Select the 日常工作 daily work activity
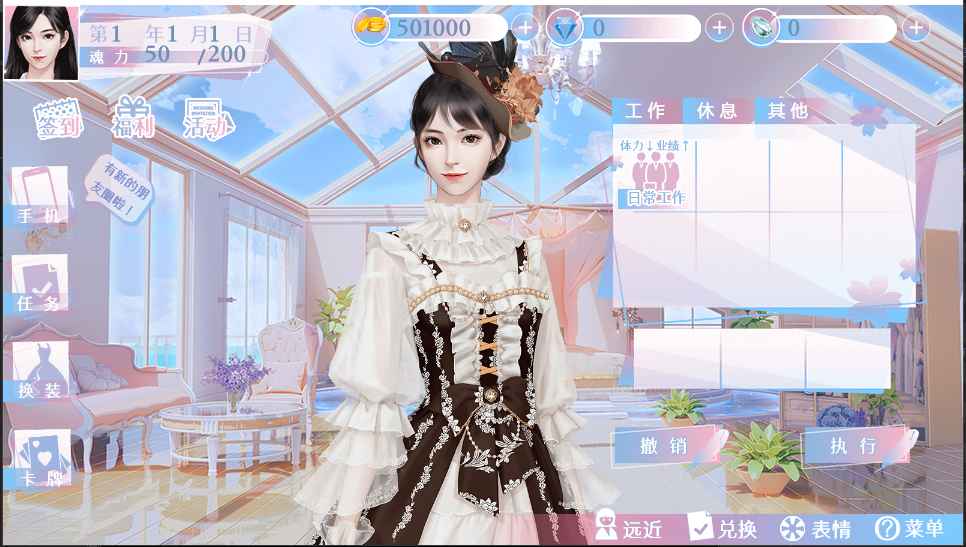The image size is (966, 547). pos(656,177)
